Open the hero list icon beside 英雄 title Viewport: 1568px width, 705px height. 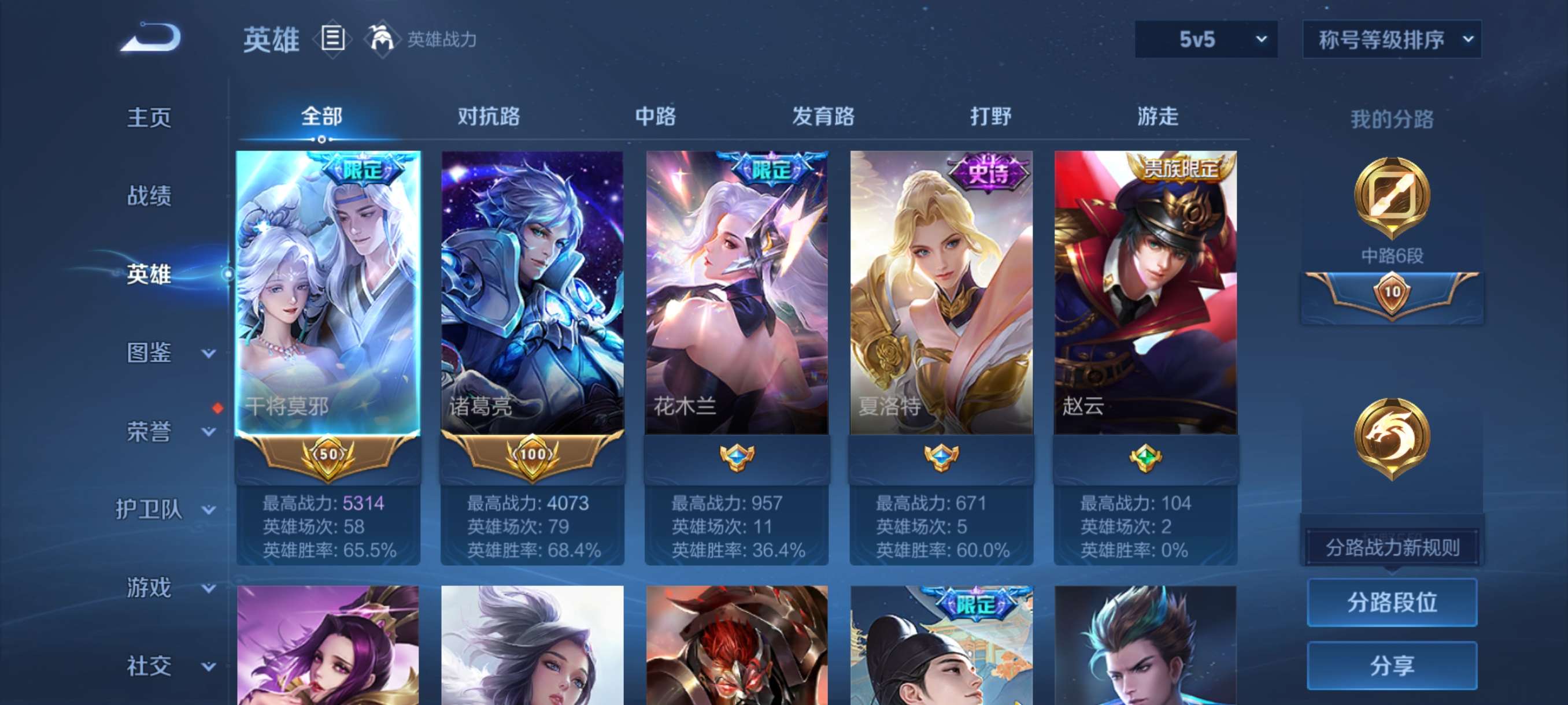[x=332, y=38]
